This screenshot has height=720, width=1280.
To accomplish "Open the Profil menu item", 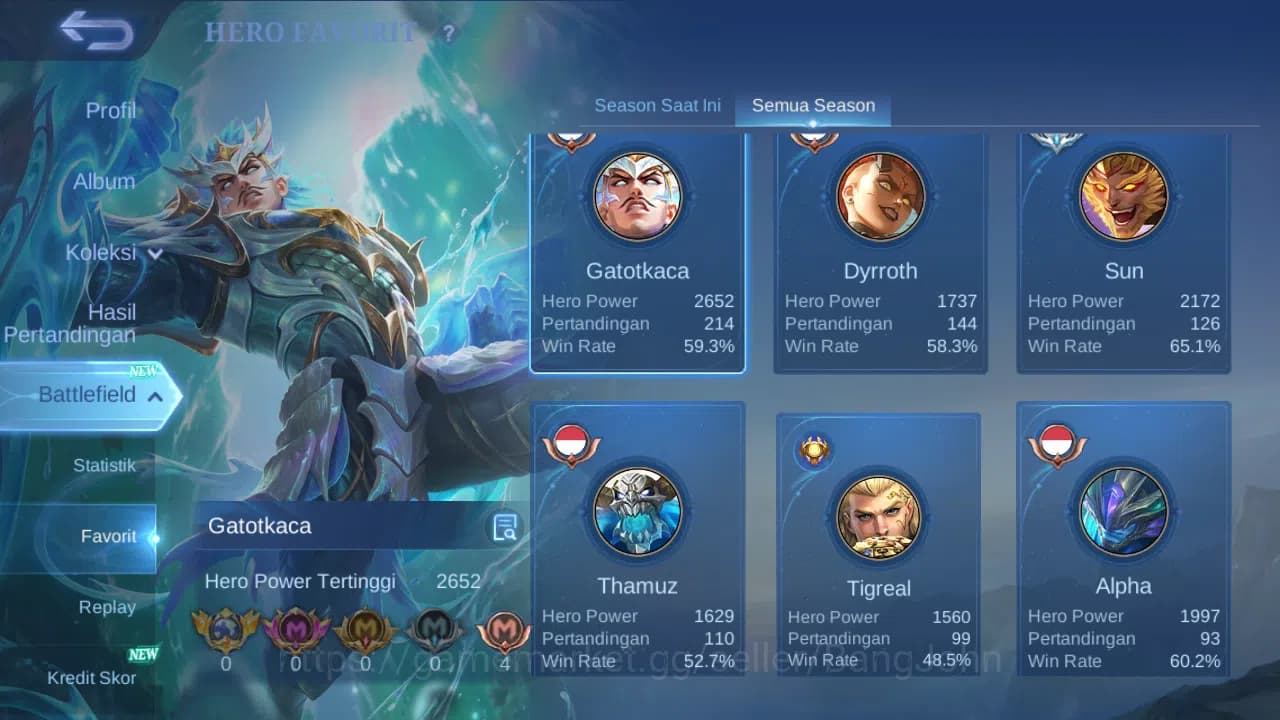I will pos(110,111).
